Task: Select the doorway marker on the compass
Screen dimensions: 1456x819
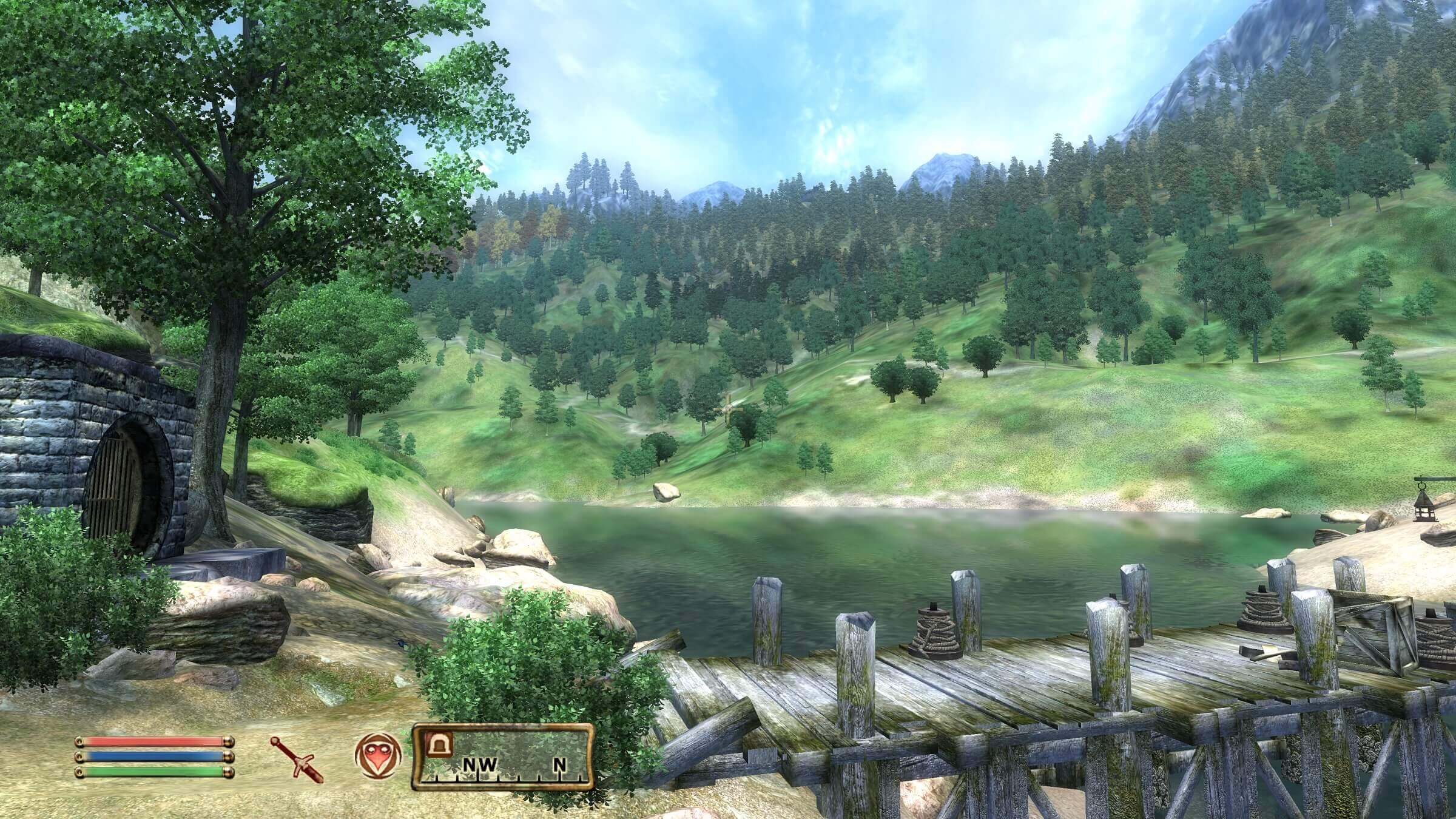Action: pyautogui.click(x=439, y=744)
